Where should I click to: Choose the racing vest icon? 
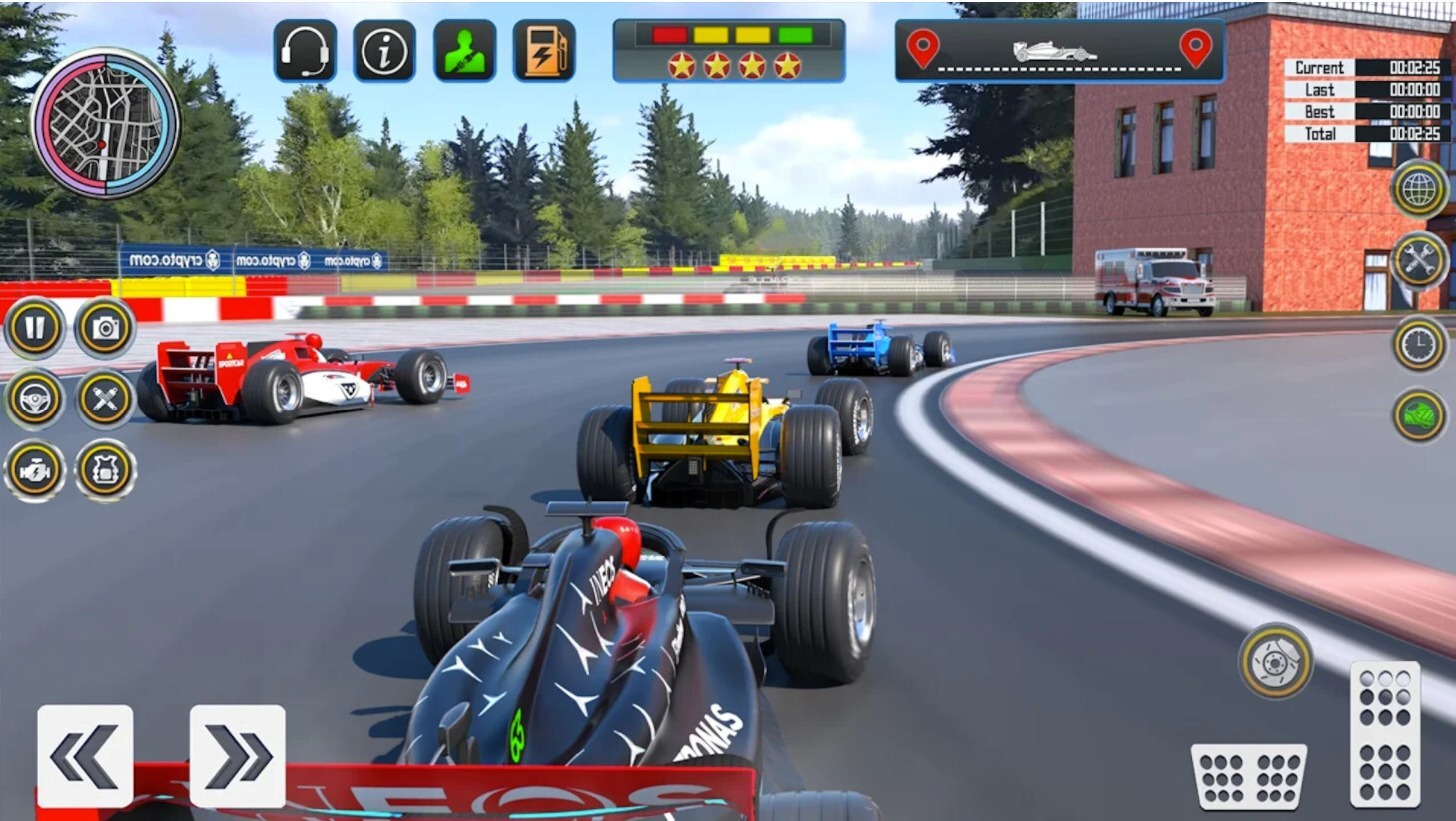(x=105, y=470)
